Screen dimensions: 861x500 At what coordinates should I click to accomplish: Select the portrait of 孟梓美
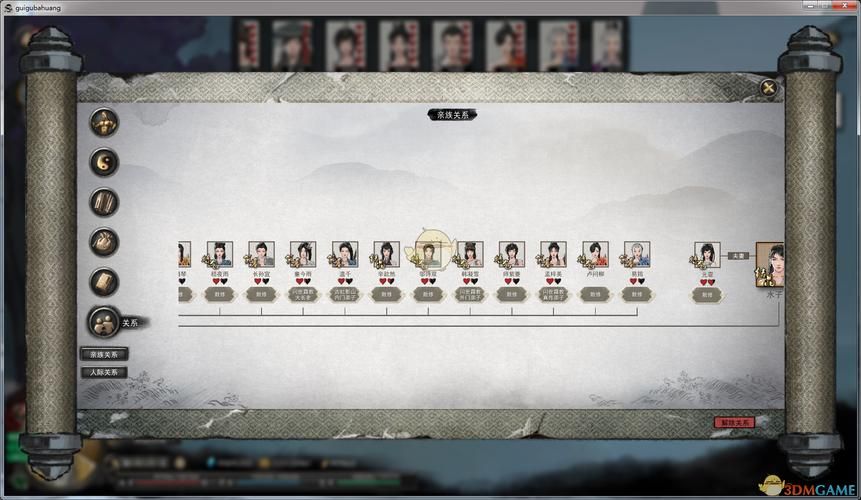click(x=553, y=255)
